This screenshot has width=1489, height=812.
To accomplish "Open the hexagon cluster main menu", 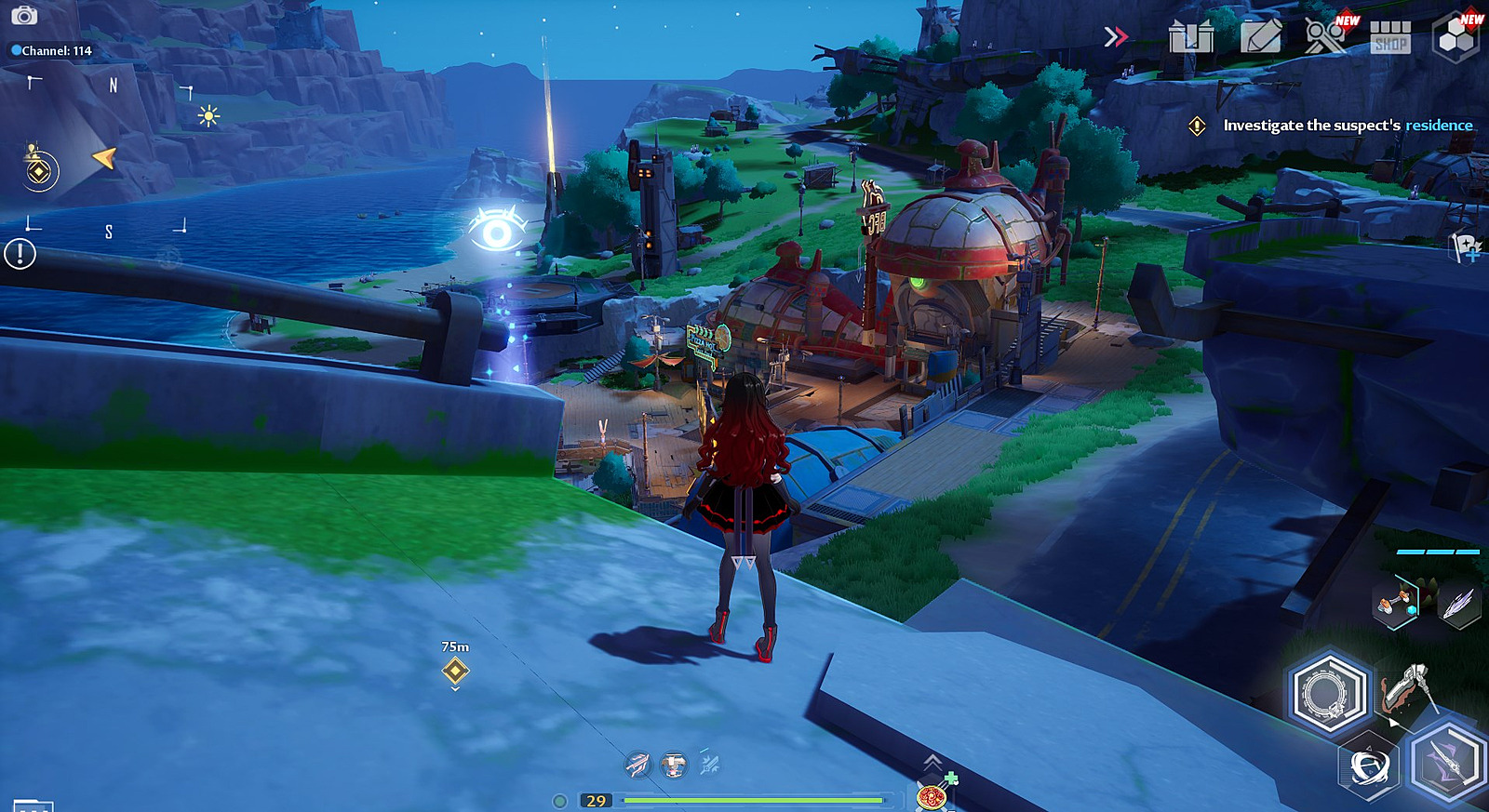I will 1456,37.
